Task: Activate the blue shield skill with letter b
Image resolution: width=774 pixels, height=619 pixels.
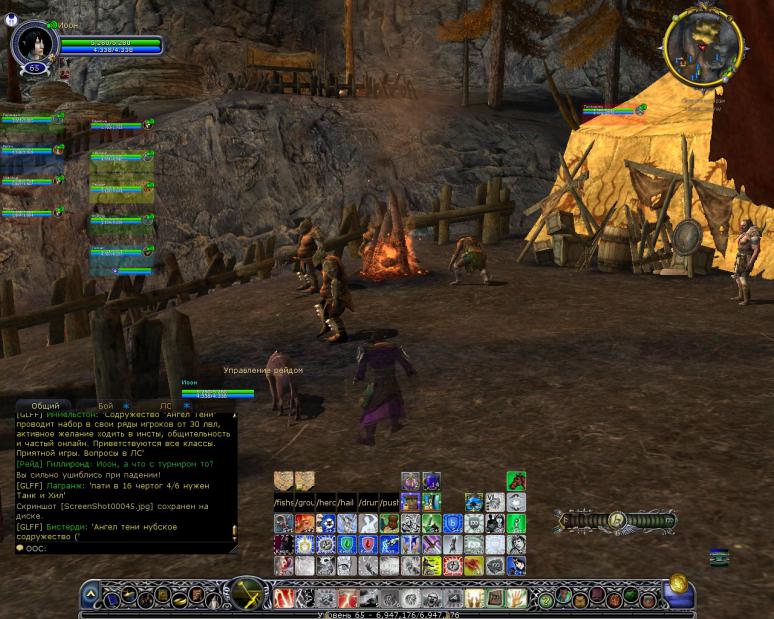Action: coord(452,523)
